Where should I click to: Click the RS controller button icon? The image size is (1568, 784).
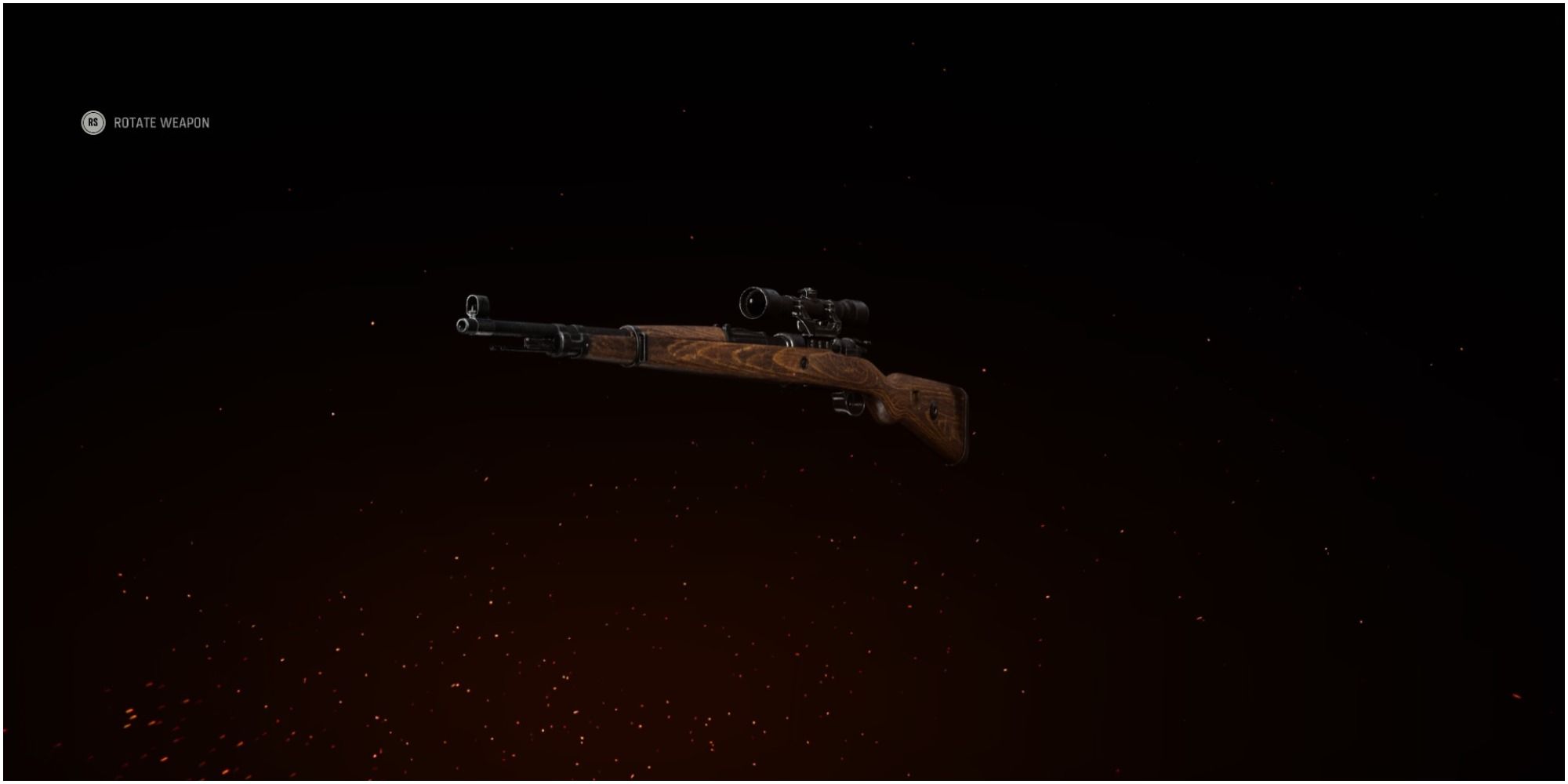click(x=92, y=123)
